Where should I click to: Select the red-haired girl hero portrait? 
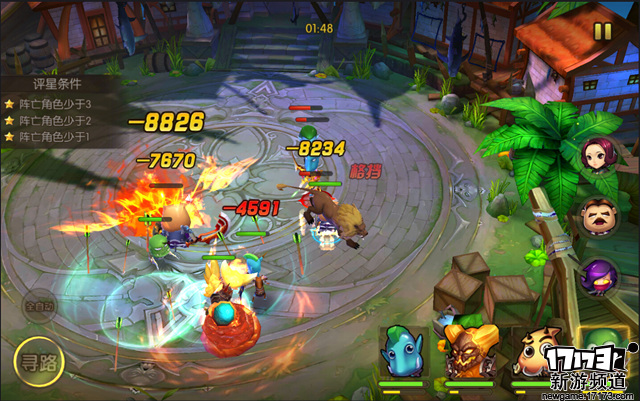tap(598, 157)
